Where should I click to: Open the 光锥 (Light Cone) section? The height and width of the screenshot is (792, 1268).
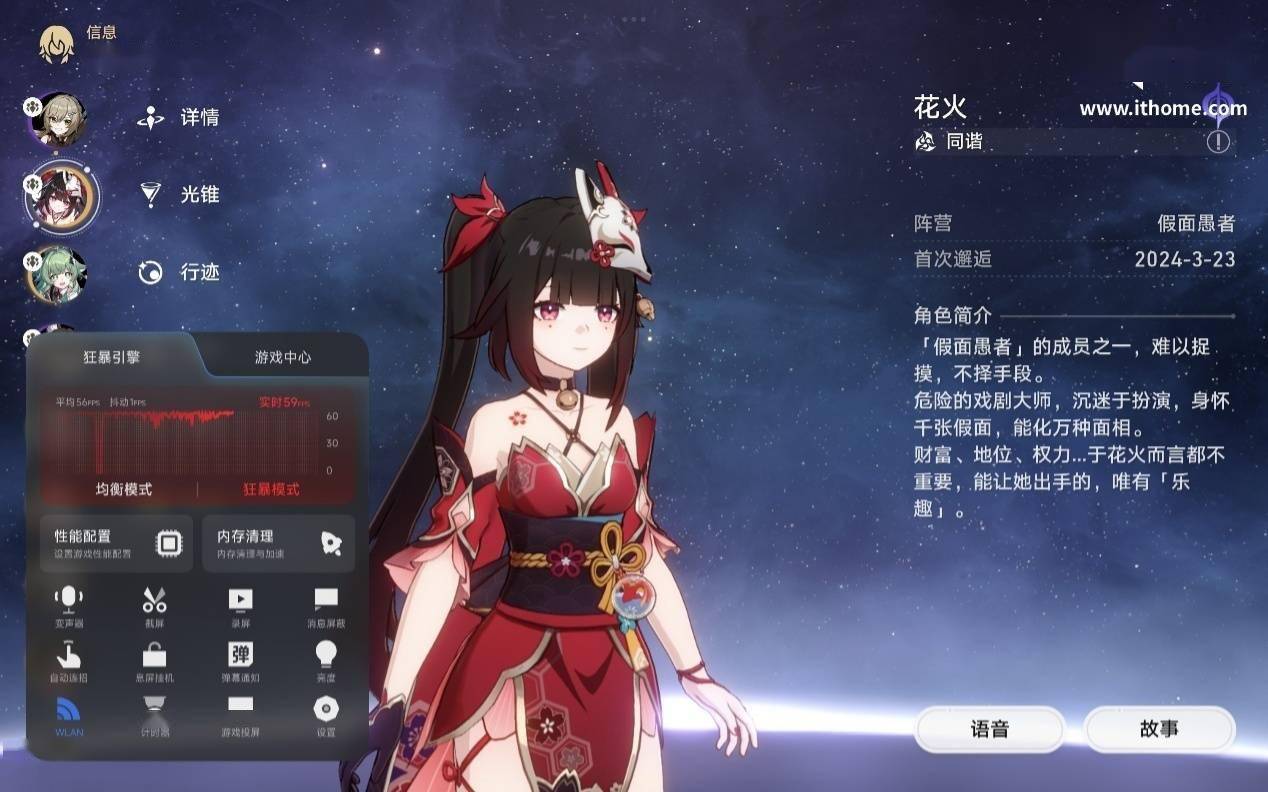tap(180, 195)
